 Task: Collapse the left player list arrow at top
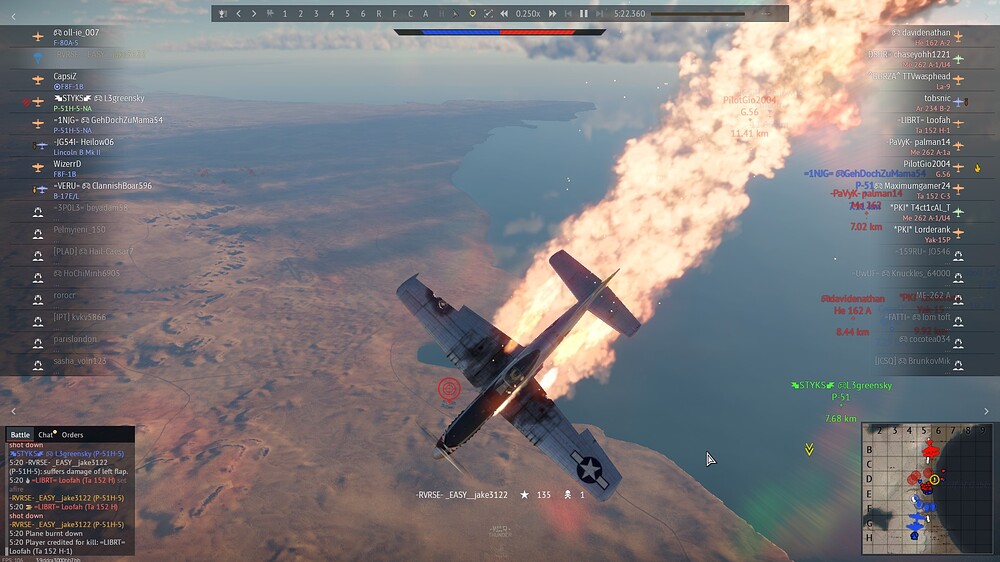click(x=13, y=16)
